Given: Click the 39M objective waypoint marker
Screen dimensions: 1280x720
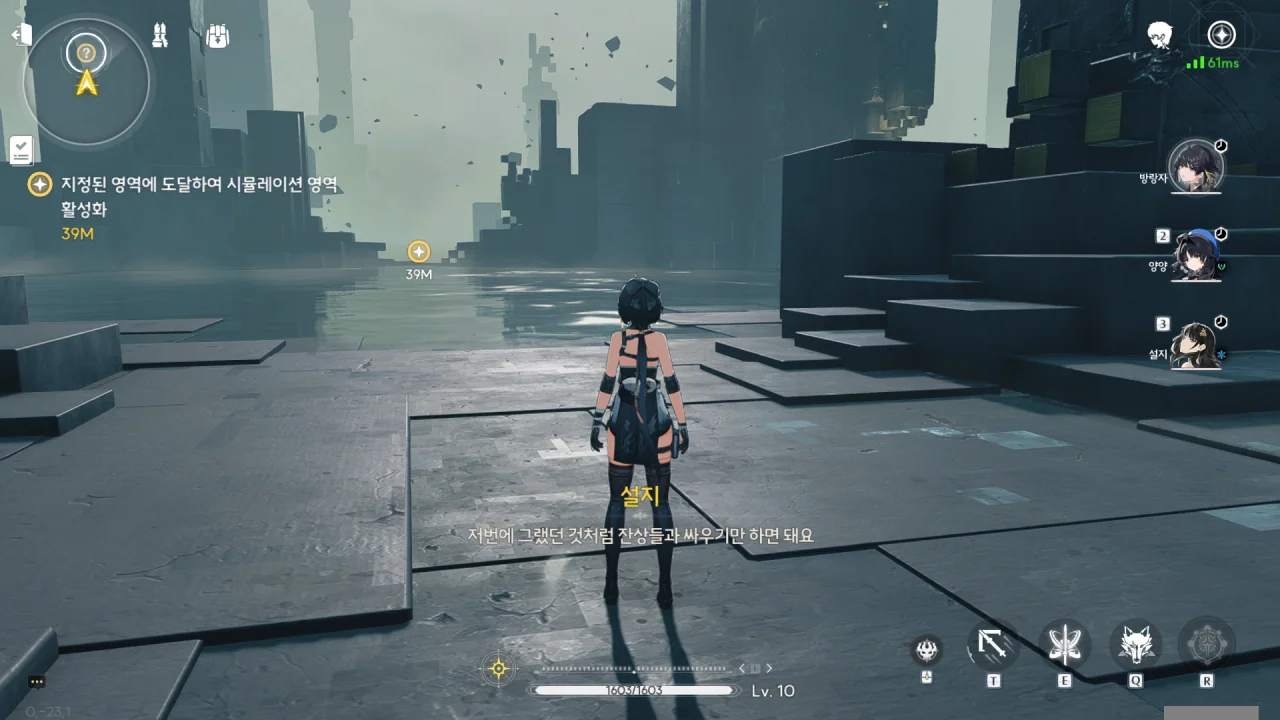Looking at the screenshot, I should coord(419,252).
